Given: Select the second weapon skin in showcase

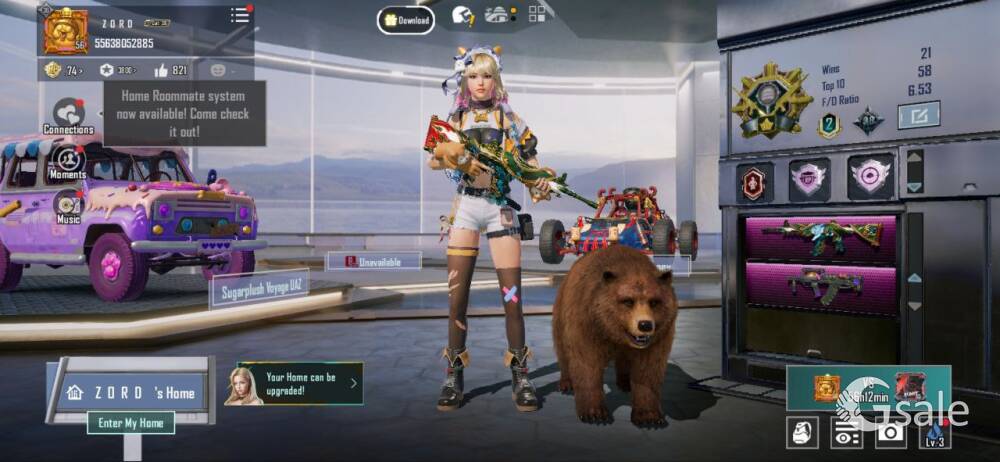Looking at the screenshot, I should 821,285.
